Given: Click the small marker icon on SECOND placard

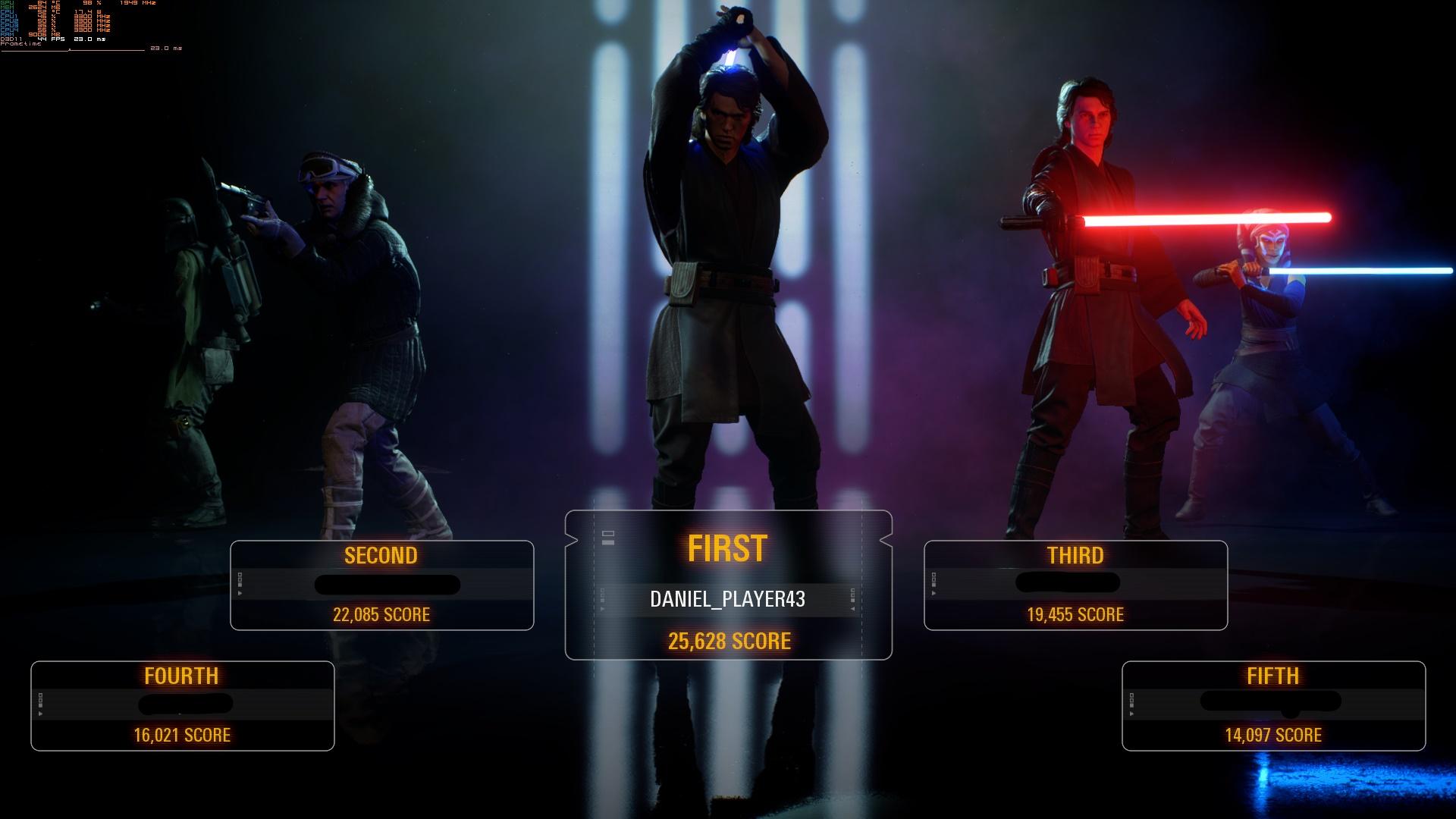Looking at the screenshot, I should click(x=240, y=580).
